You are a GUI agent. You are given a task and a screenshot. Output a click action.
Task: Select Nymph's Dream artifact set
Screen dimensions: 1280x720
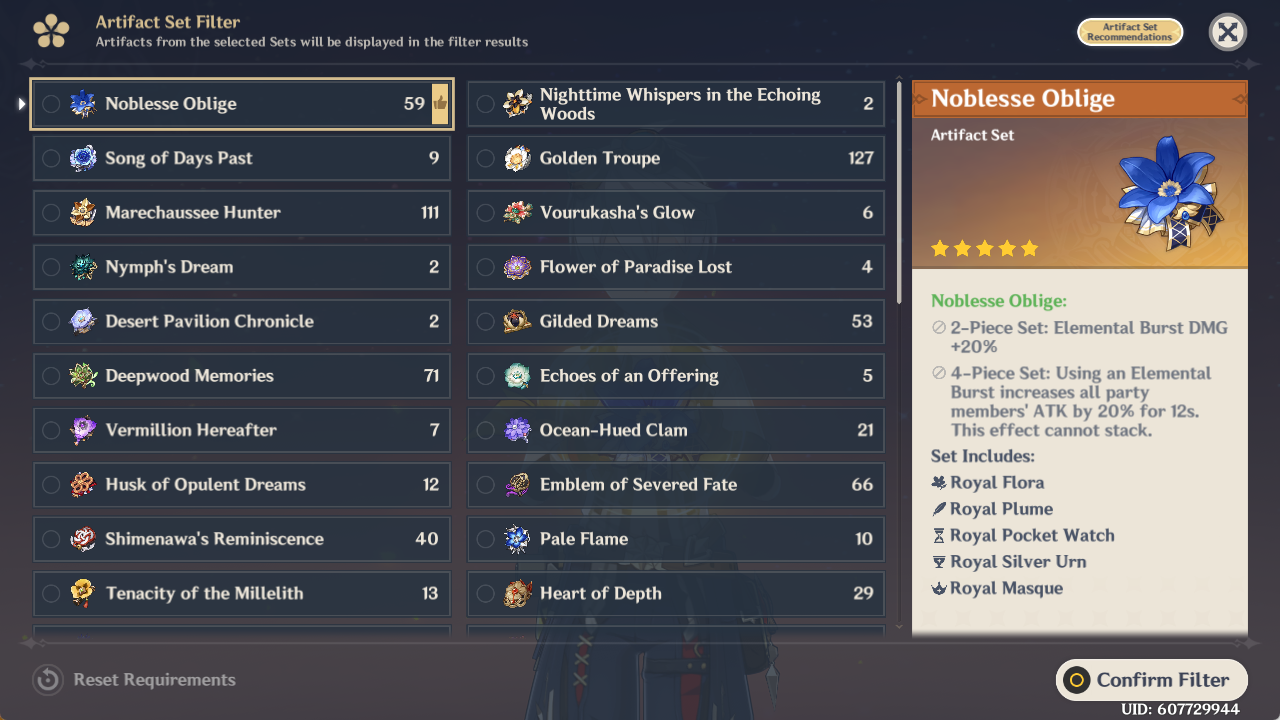point(240,267)
